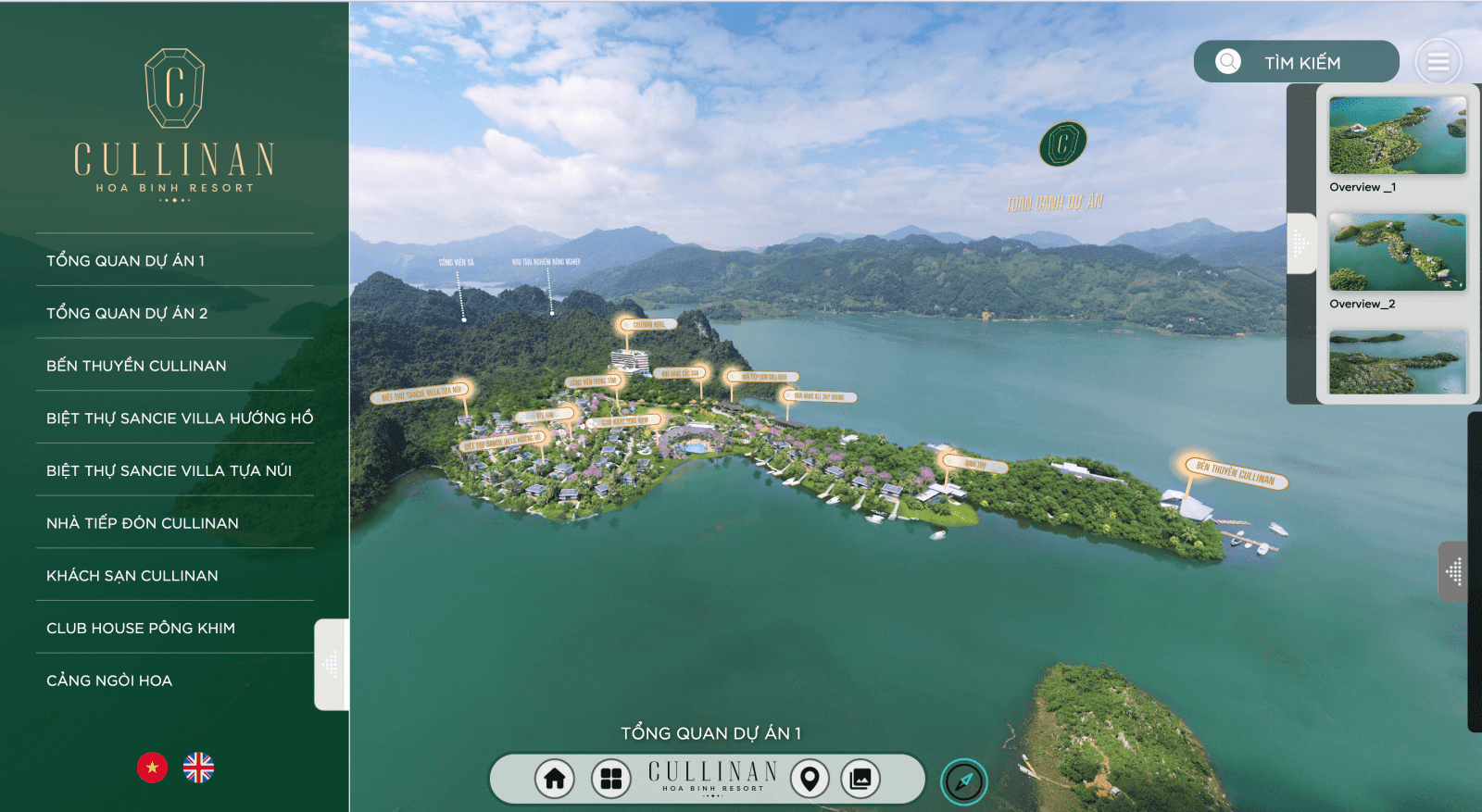
Task: Open the image gallery button
Action: pos(860,779)
